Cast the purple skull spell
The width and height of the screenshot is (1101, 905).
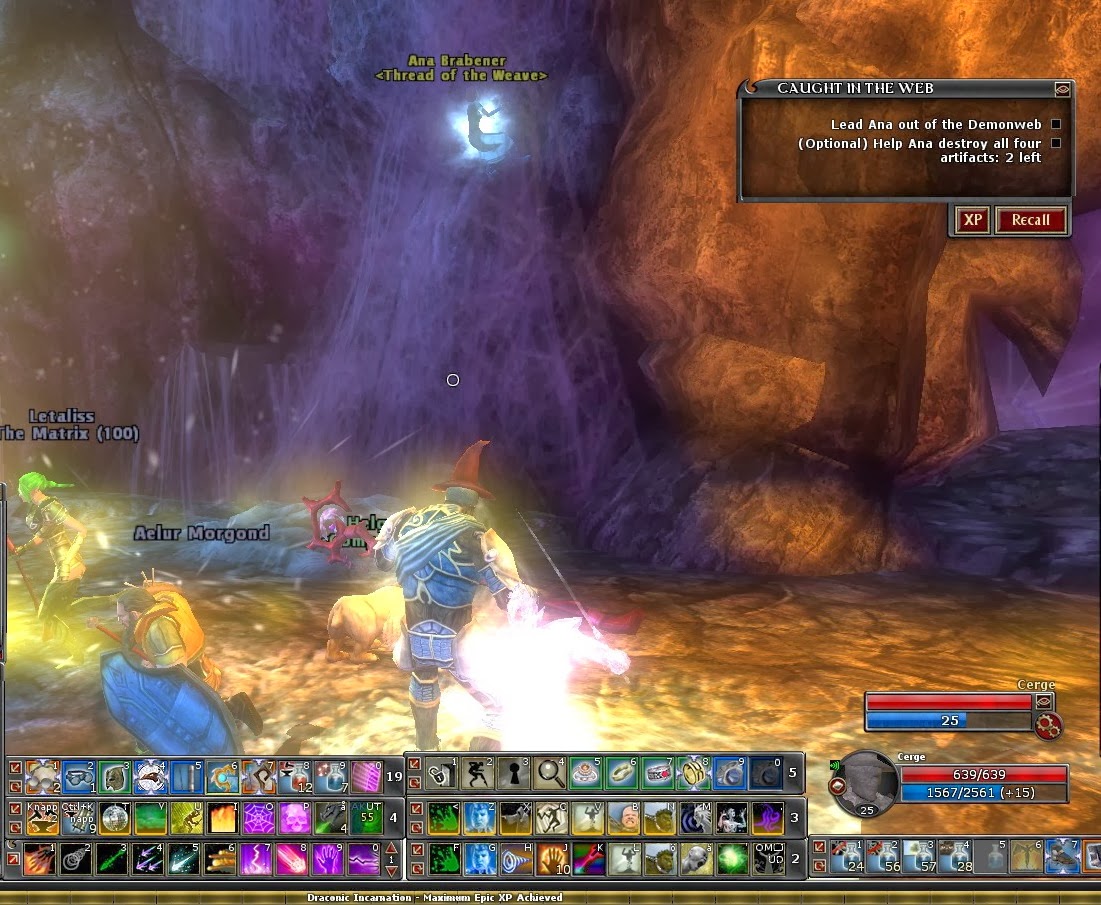coord(295,817)
